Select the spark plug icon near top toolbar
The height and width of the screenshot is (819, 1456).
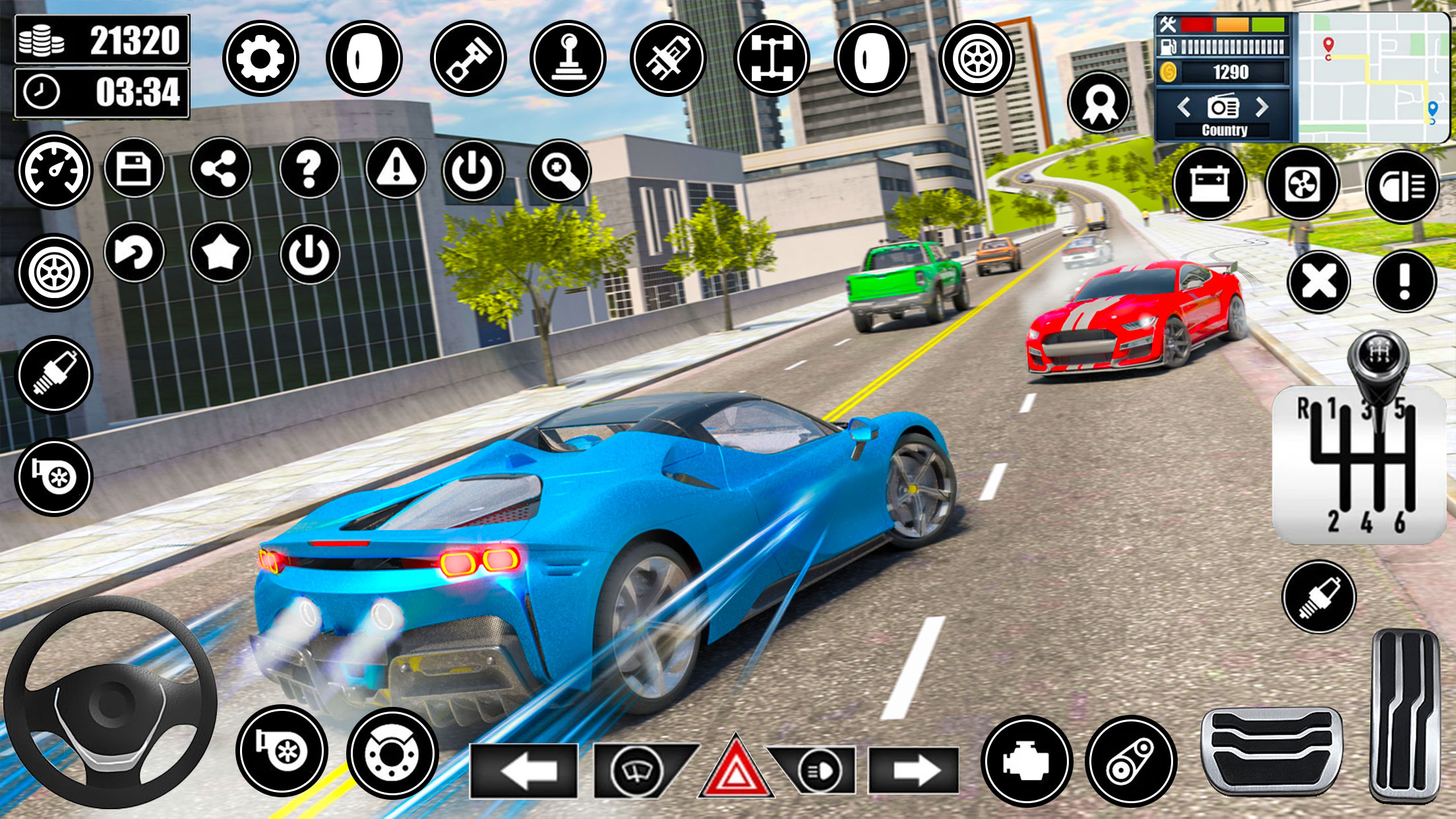click(x=667, y=59)
